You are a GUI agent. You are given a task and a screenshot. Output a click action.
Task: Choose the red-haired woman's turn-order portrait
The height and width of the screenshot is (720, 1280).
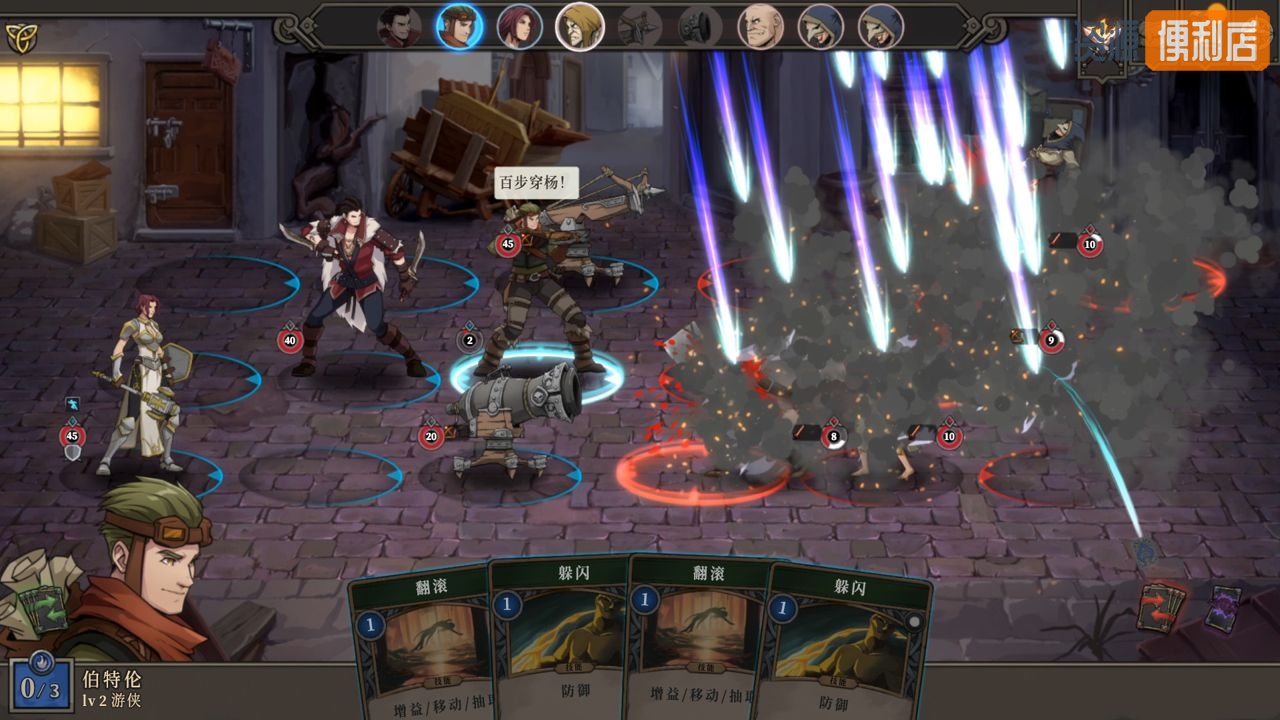pos(519,27)
